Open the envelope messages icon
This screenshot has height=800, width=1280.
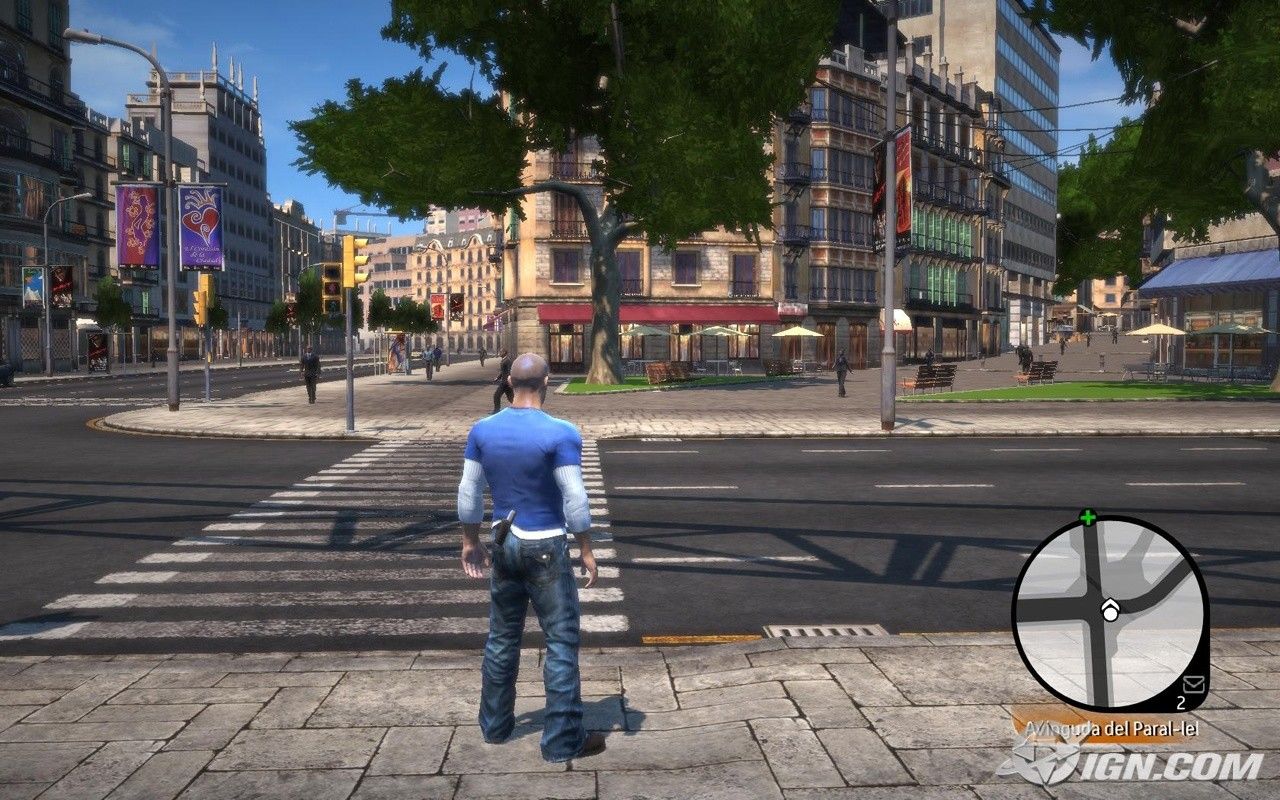click(1193, 684)
